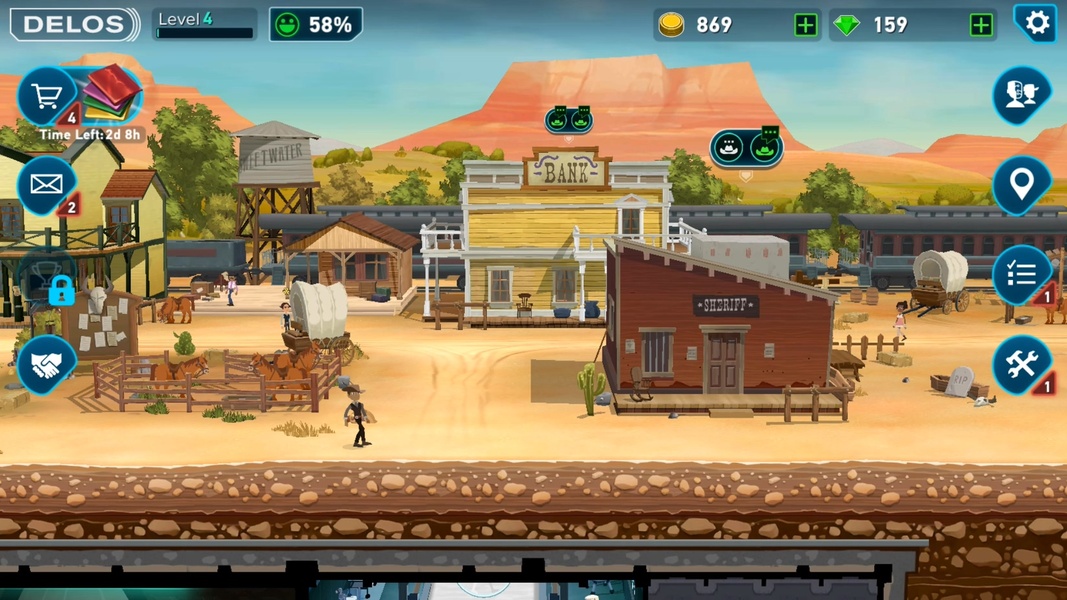Open the handshake icon menu

(46, 366)
